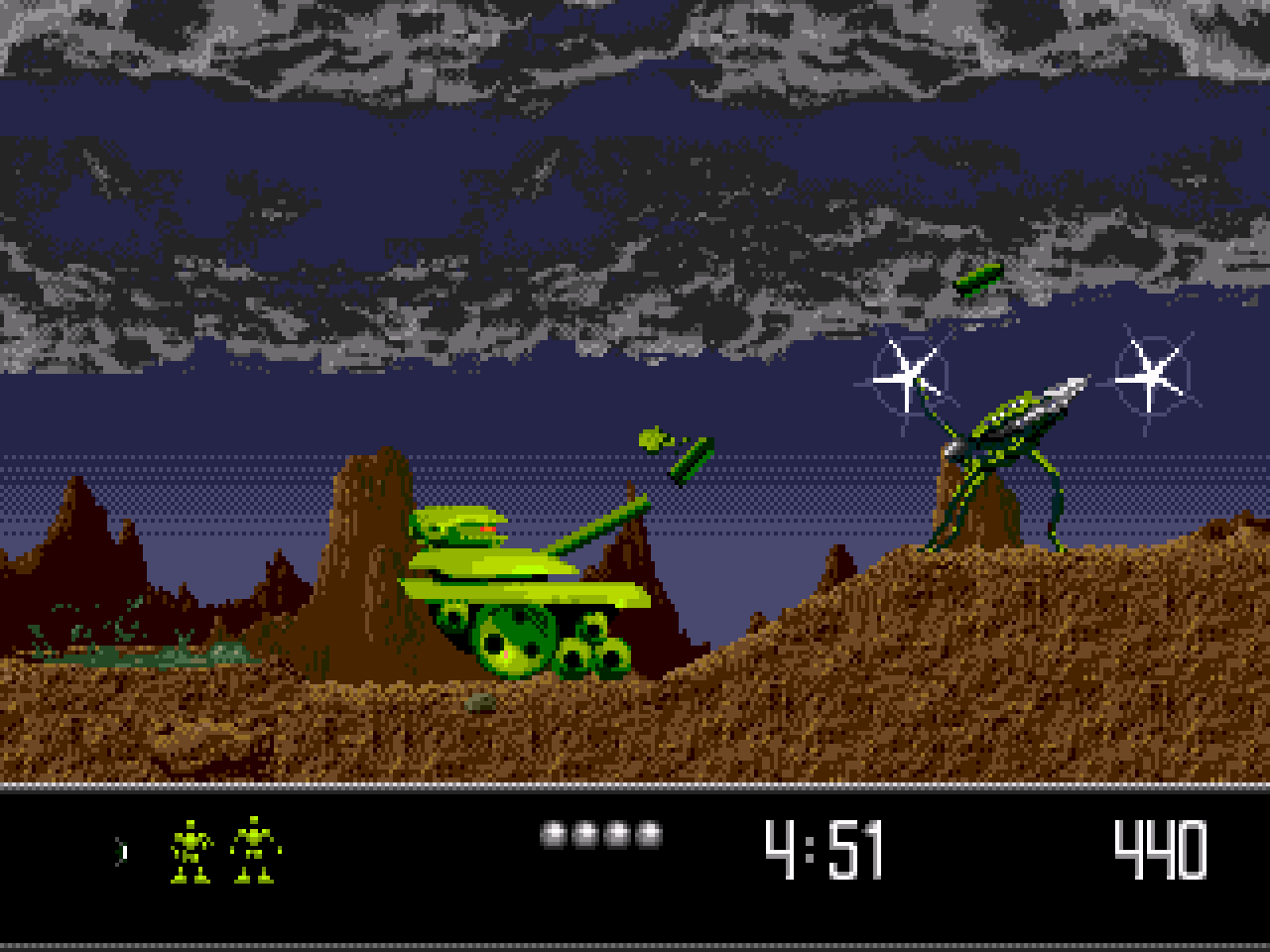Screen dimensions: 1270x952
Task: Toggle the second ammo dot indicator
Action: click(585, 833)
